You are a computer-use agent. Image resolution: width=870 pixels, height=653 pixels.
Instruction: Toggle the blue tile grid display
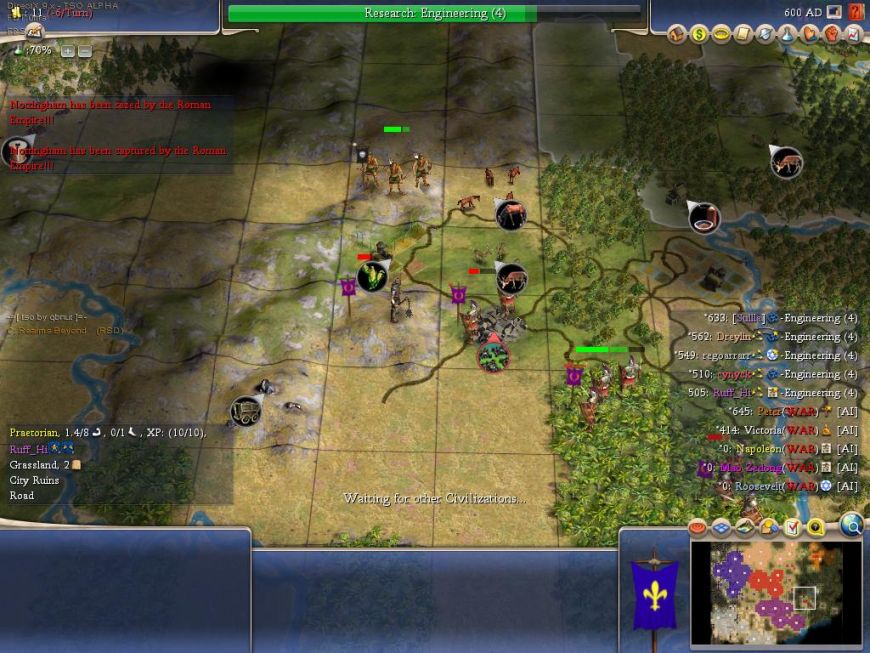[x=721, y=527]
